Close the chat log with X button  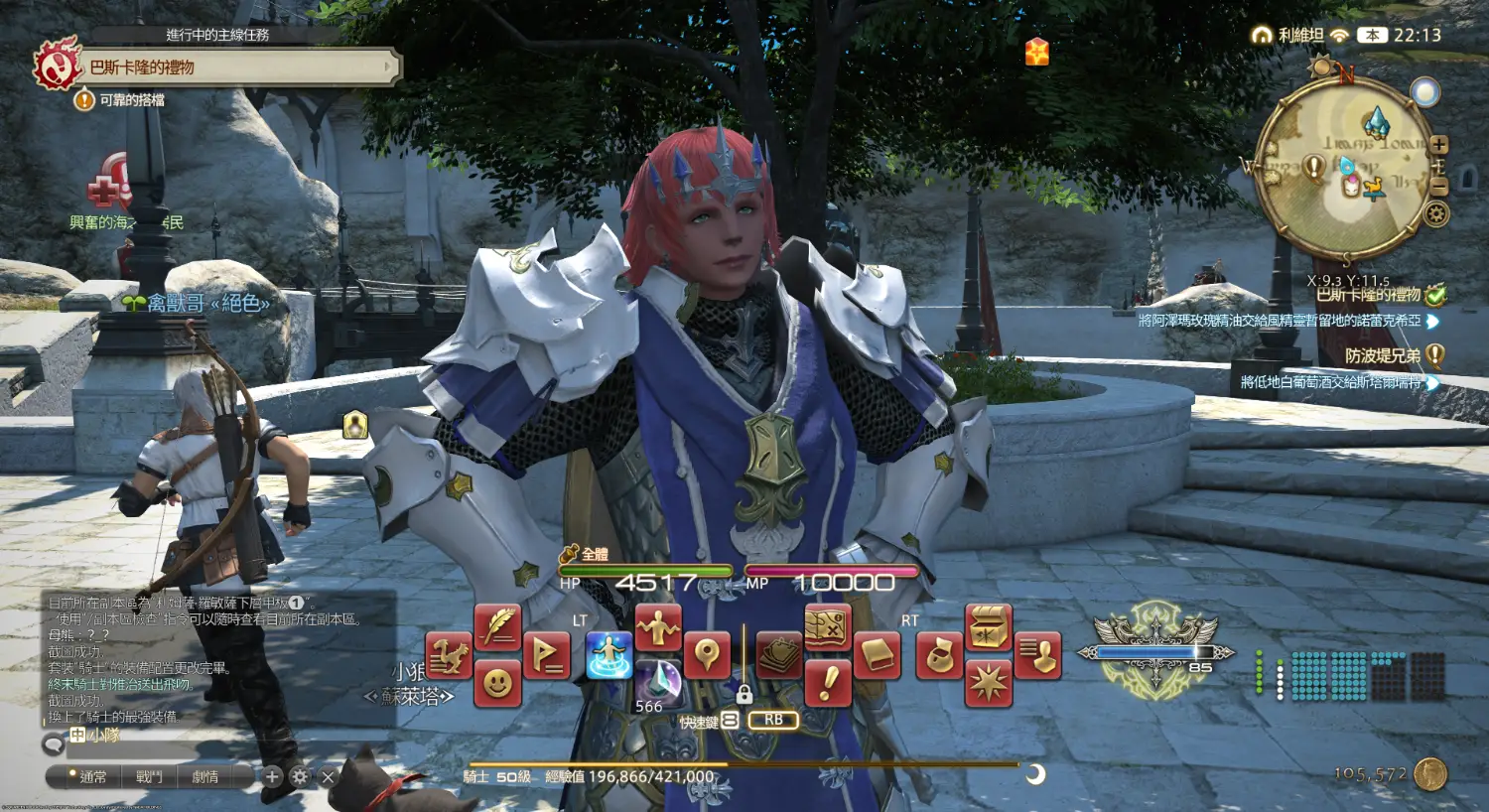[328, 776]
